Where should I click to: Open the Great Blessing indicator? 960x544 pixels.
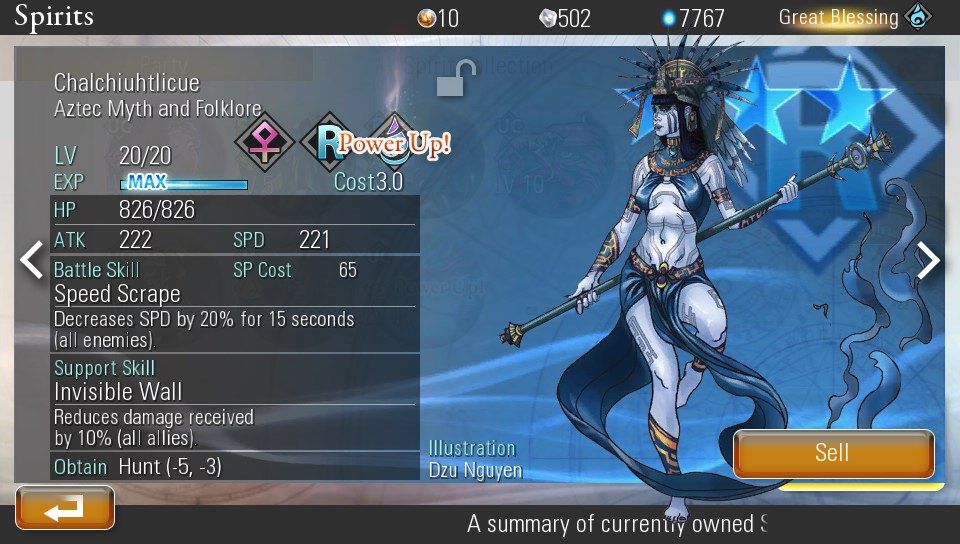855,17
